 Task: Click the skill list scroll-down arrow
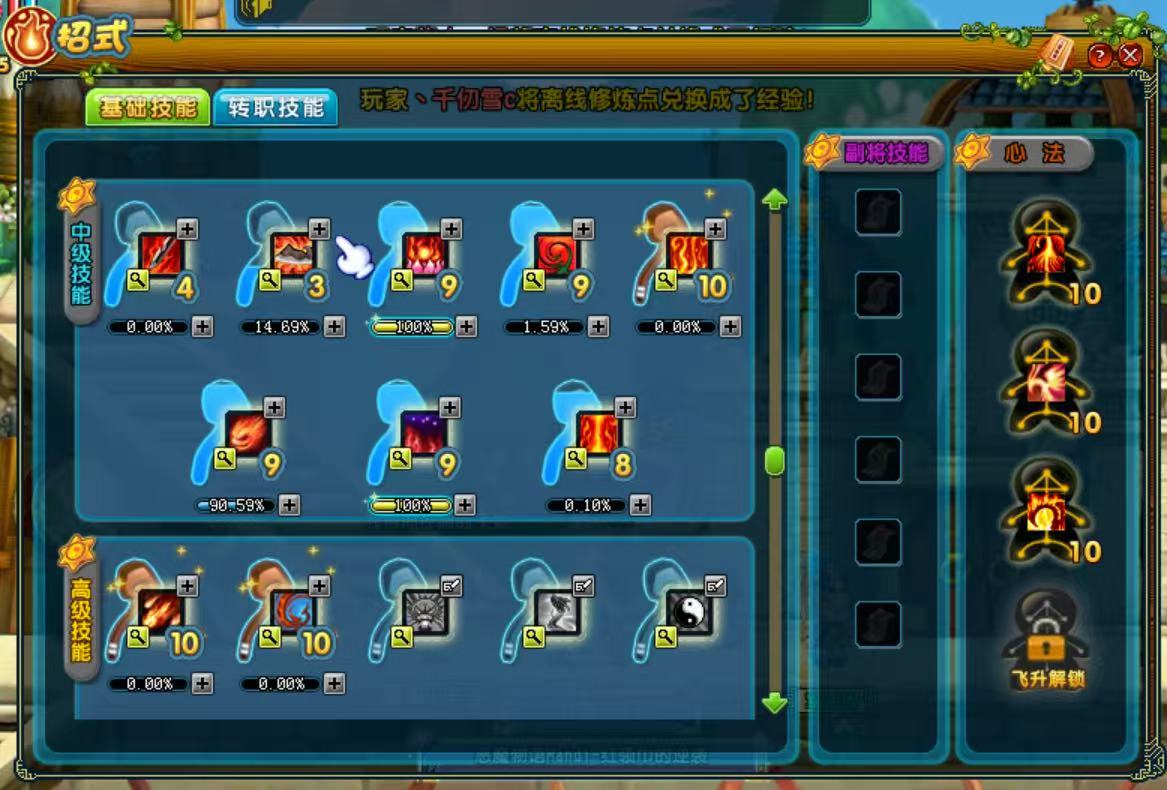coord(775,703)
